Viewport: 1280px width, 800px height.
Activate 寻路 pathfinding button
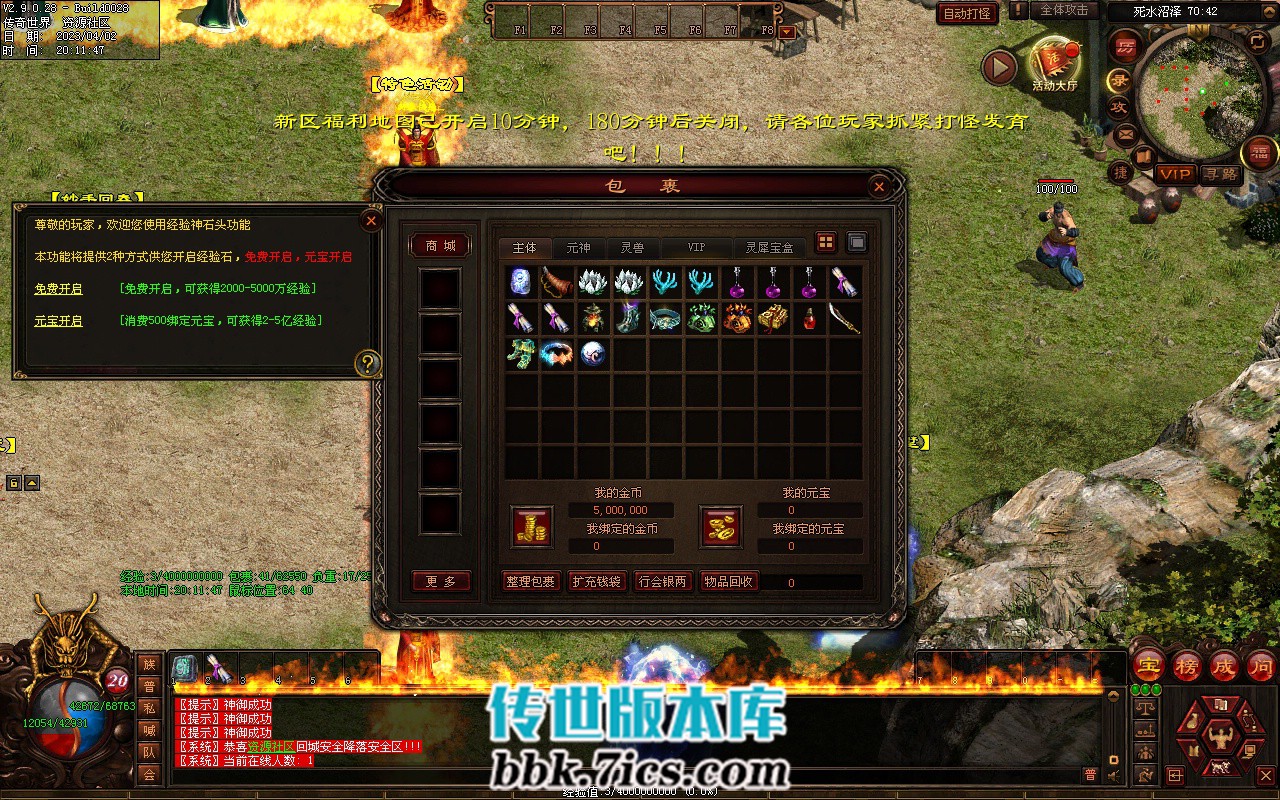pyautogui.click(x=1220, y=174)
